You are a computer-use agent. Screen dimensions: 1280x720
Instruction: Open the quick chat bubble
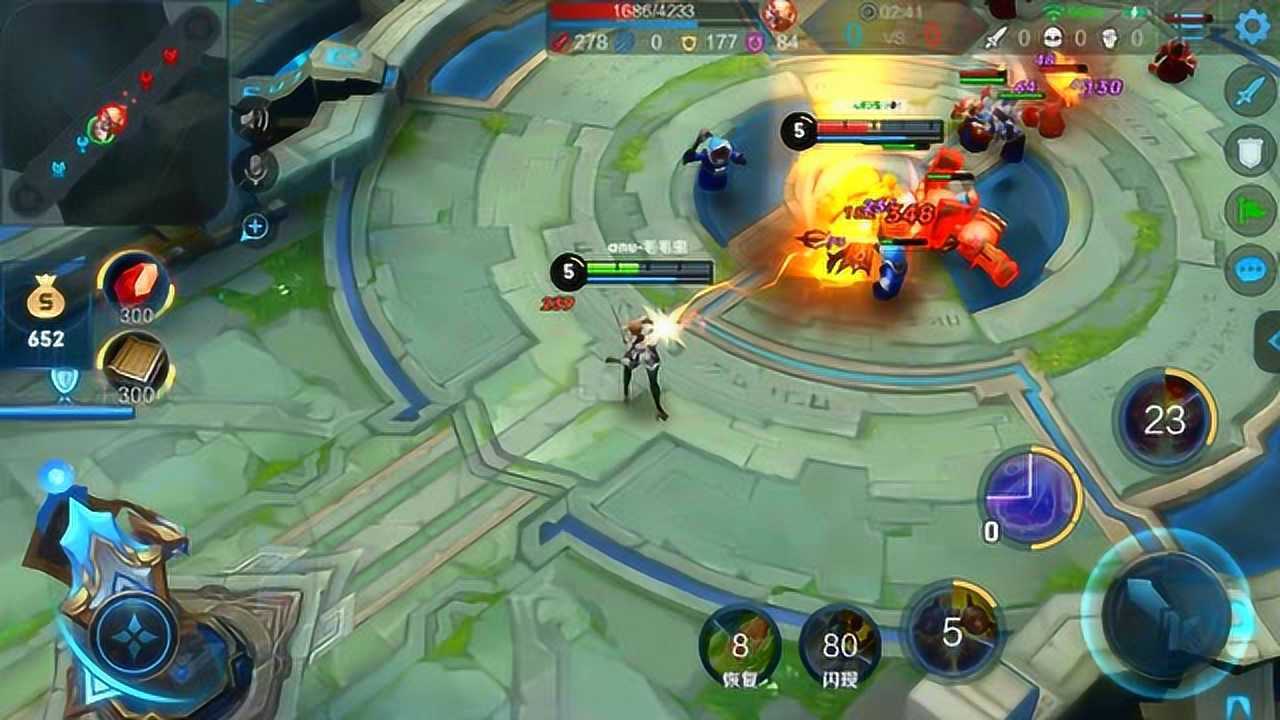pos(1250,270)
